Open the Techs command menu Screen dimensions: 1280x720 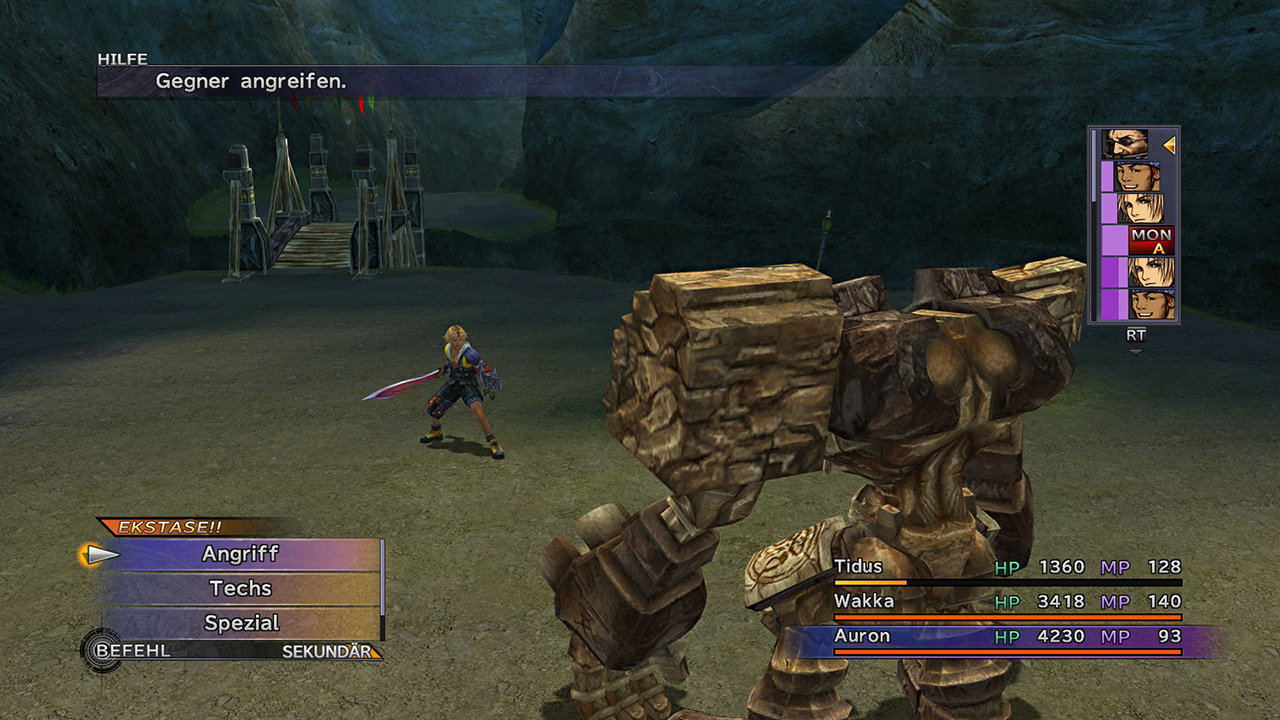tap(240, 588)
